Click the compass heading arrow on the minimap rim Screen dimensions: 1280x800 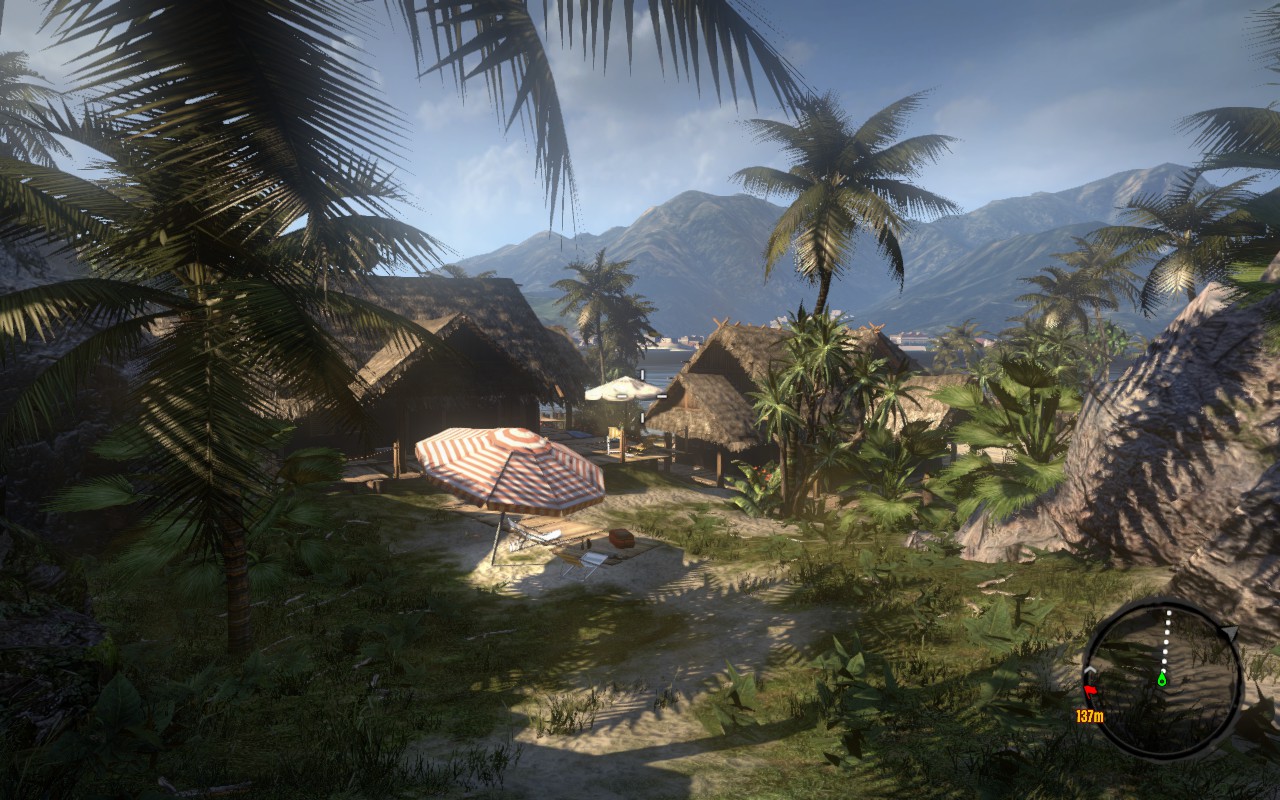pyautogui.click(x=1229, y=632)
